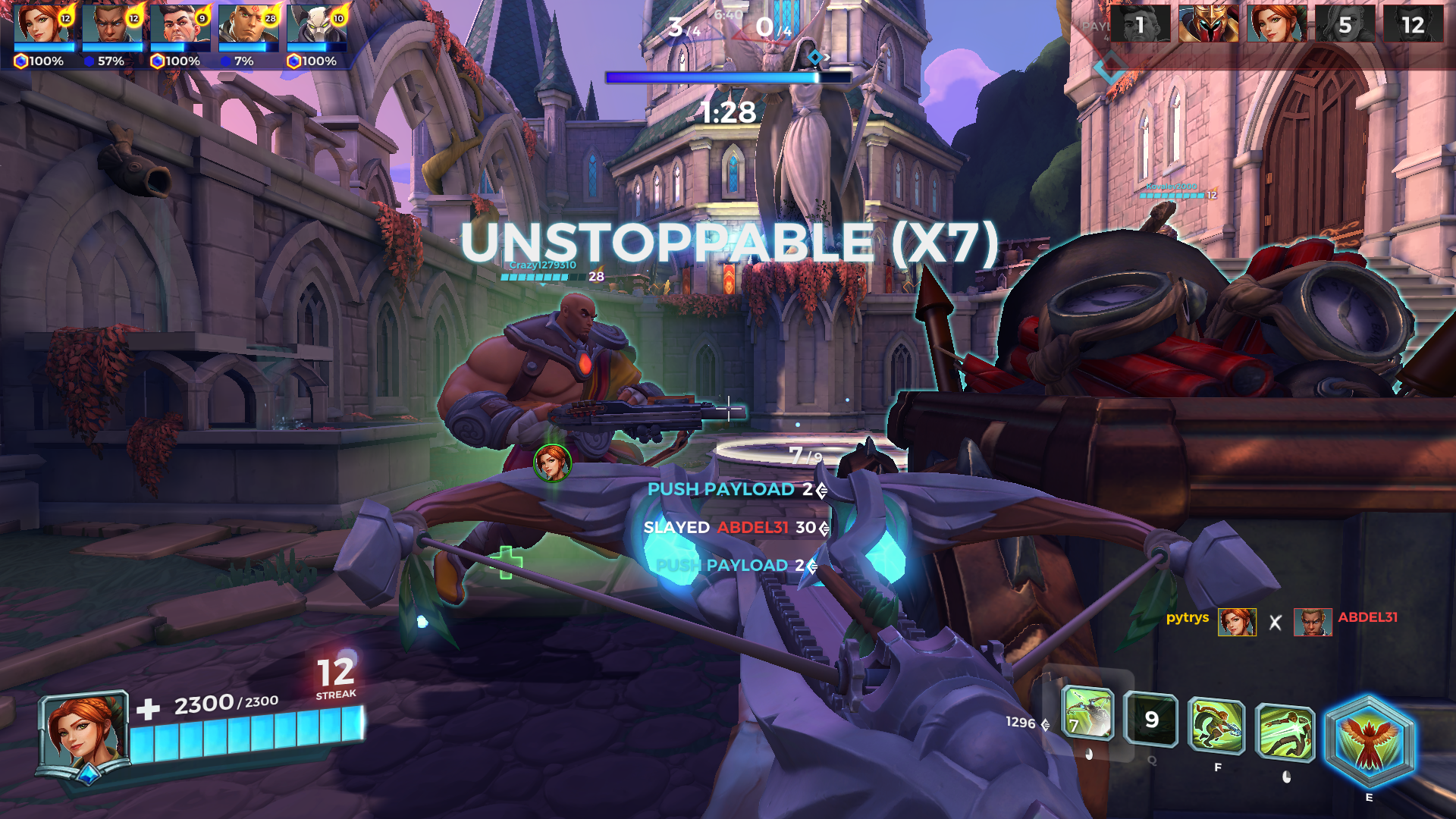
Task: Select the golden-helmet enemy champion portrait
Action: (1209, 25)
